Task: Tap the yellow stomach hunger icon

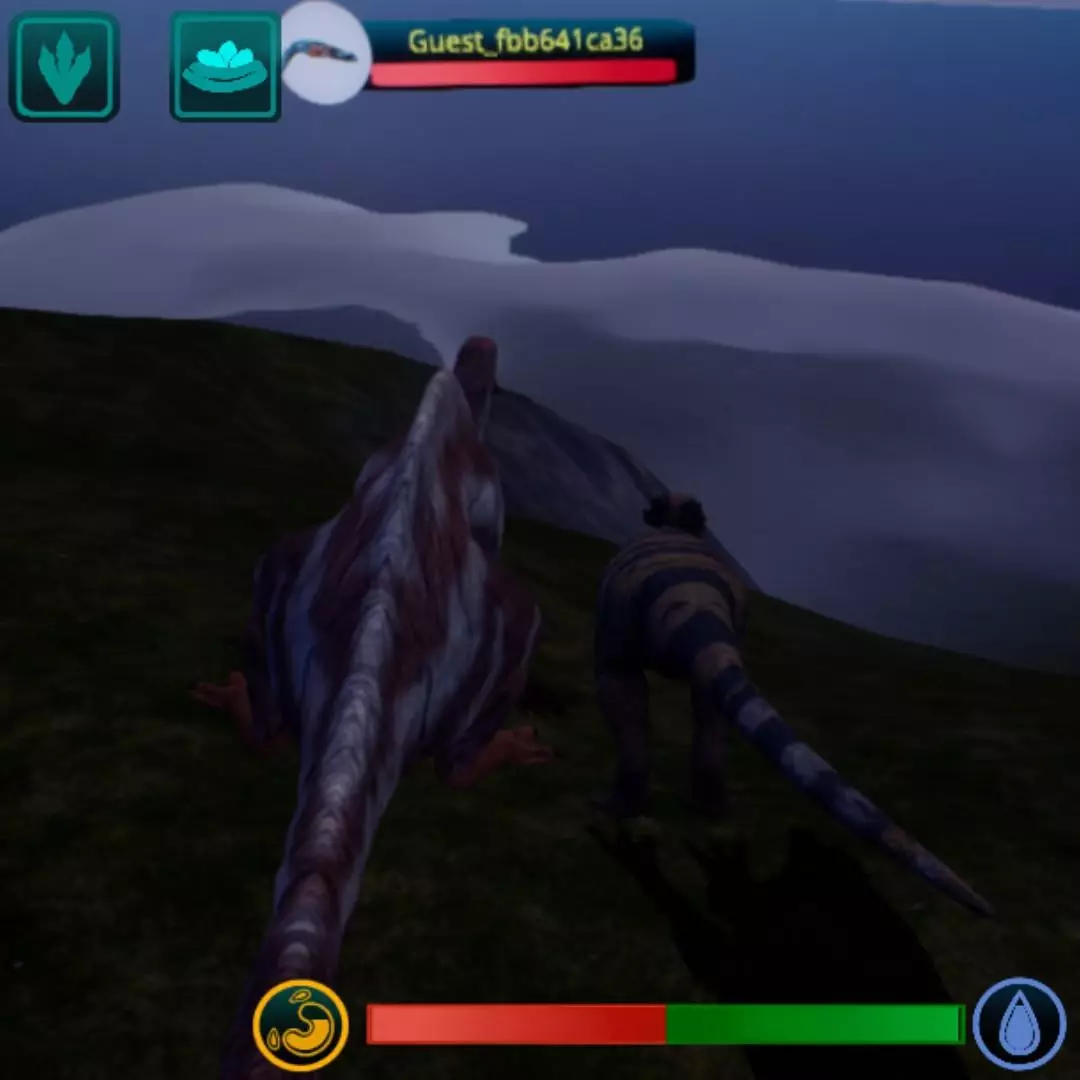Action: click(x=301, y=1025)
